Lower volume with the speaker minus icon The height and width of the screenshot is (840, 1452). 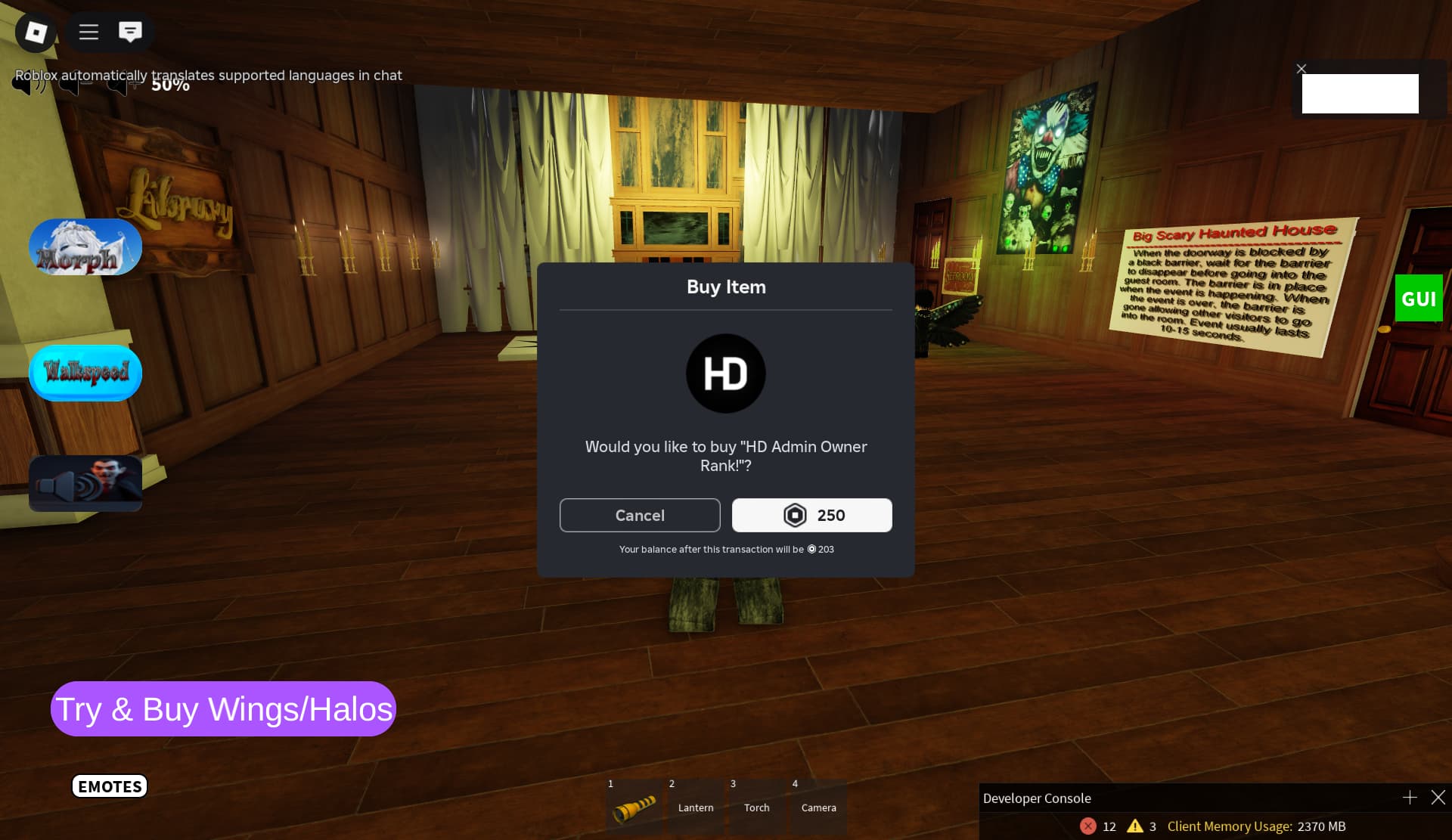(x=76, y=84)
